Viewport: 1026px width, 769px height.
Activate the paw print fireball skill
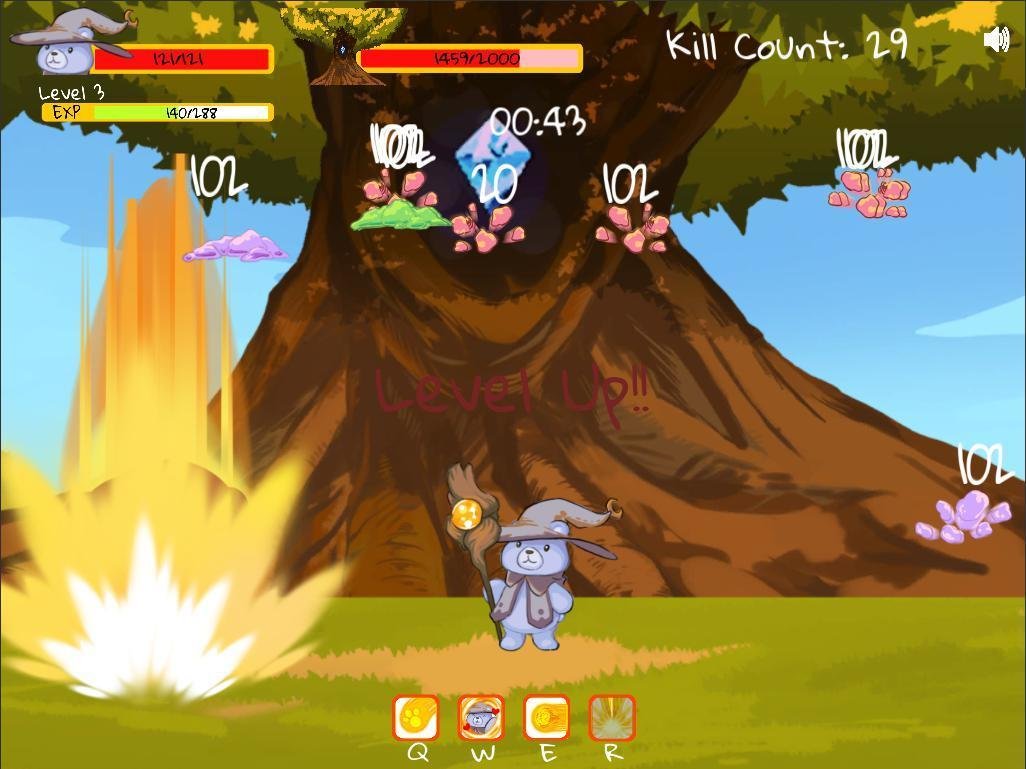click(x=416, y=718)
